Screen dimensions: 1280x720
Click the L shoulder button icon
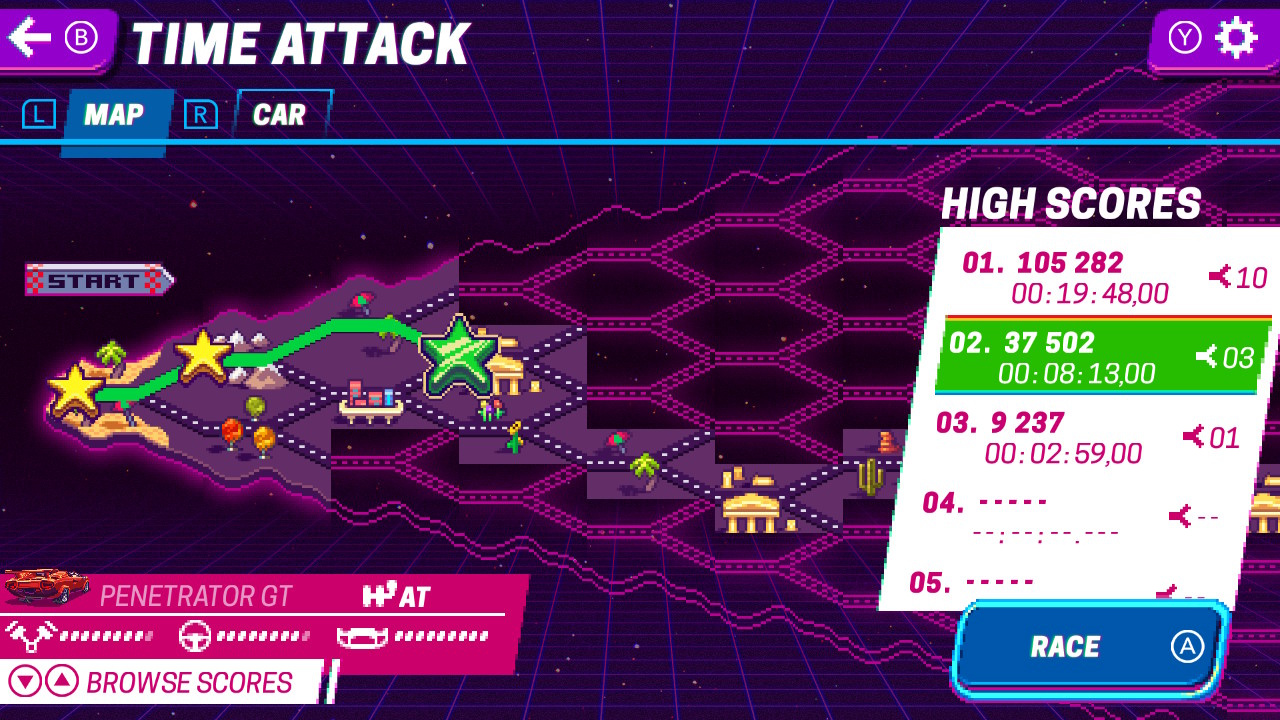pos(38,113)
